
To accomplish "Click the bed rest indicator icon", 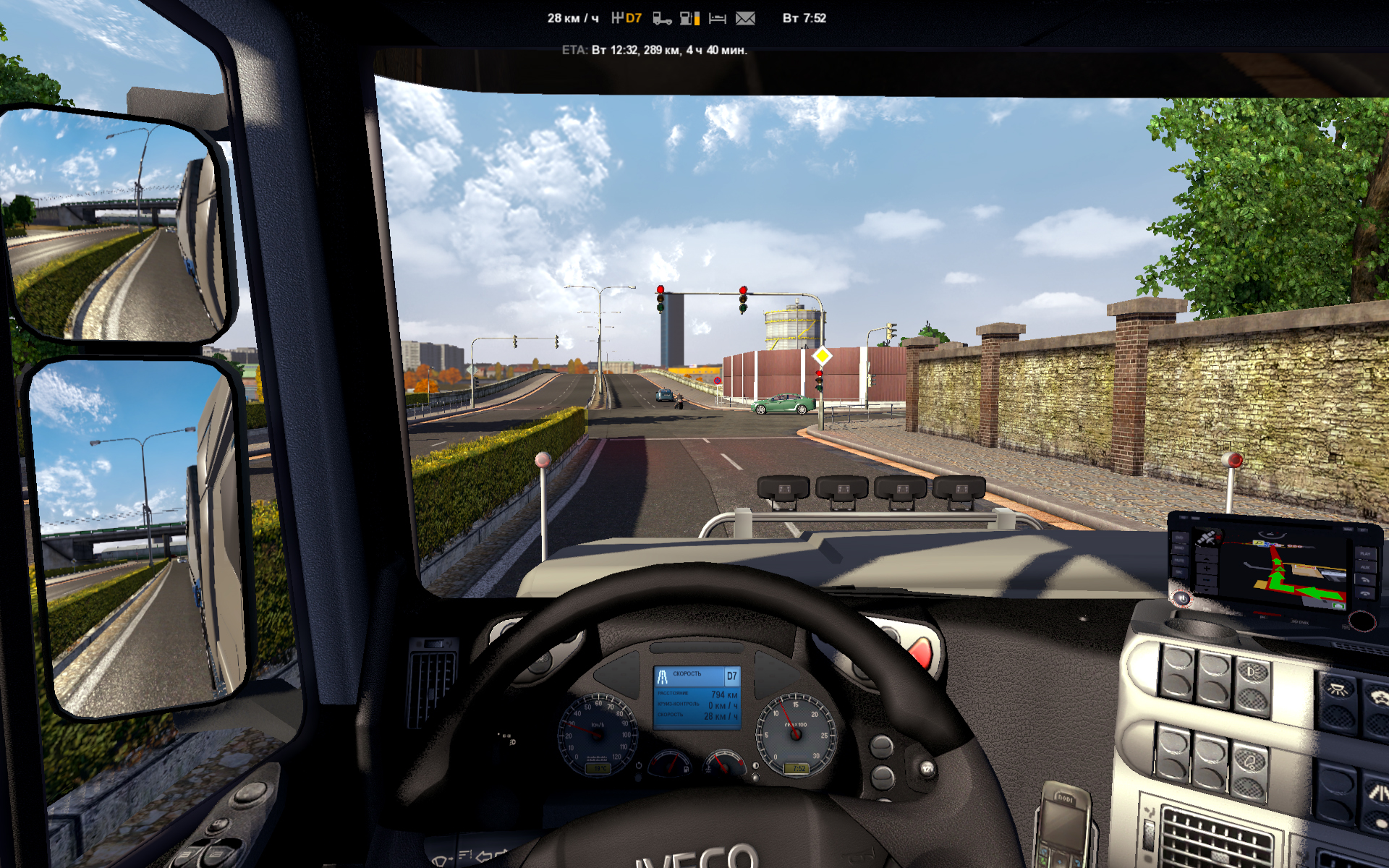I will pos(717,18).
